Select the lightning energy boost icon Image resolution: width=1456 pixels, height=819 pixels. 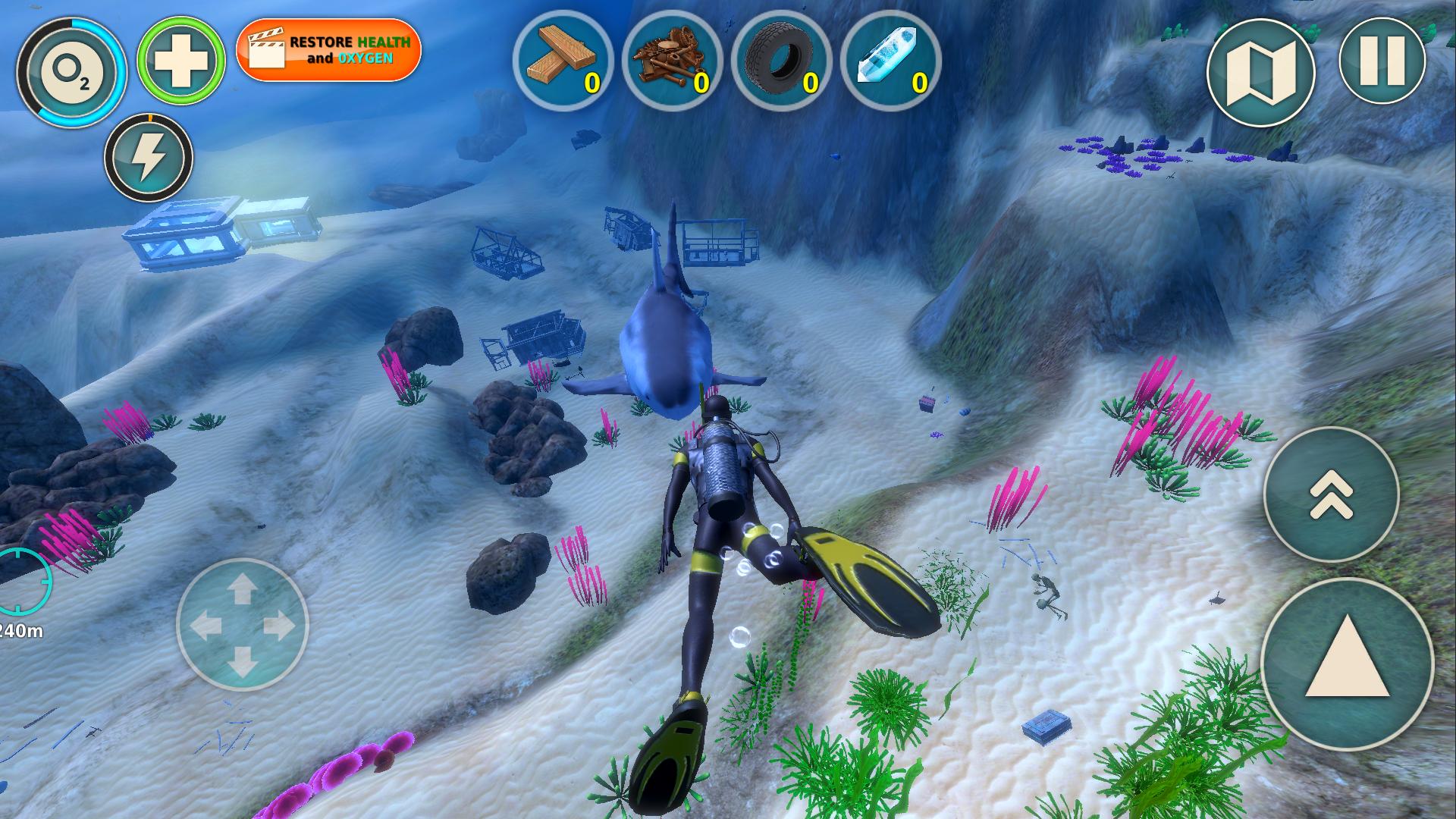(x=148, y=155)
